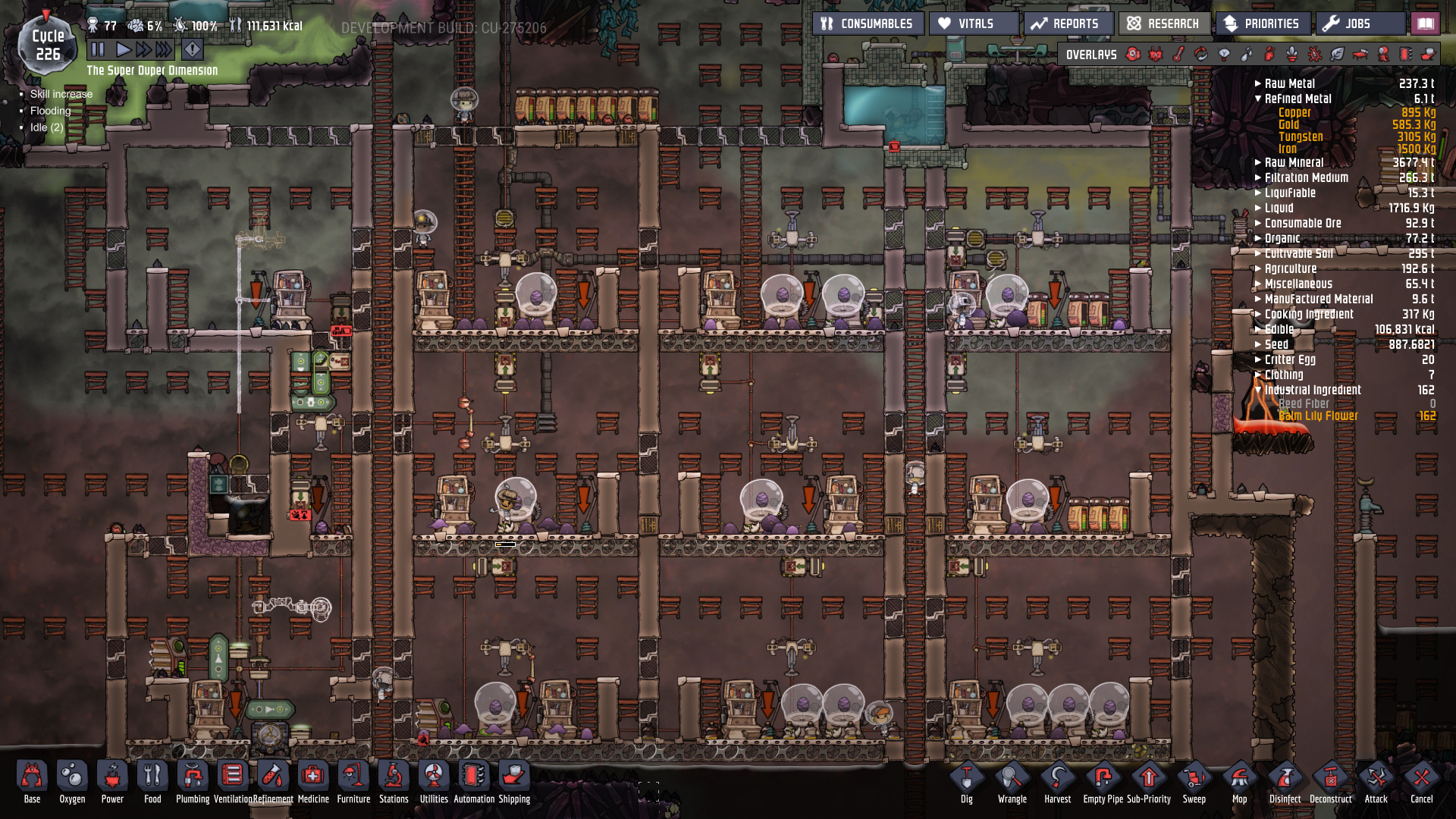1456x819 pixels.
Task: Open the Priorities panel
Action: click(1263, 24)
